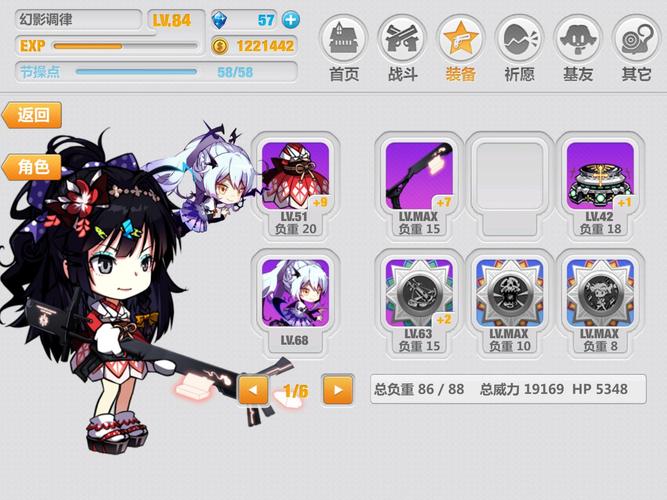Click the 返回 back button
This screenshot has width=667, height=500.
pyautogui.click(x=33, y=115)
